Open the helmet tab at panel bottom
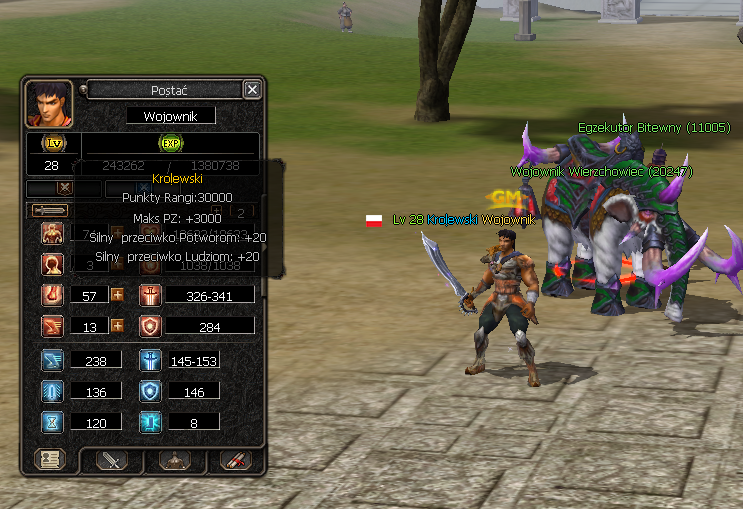 click(174, 461)
